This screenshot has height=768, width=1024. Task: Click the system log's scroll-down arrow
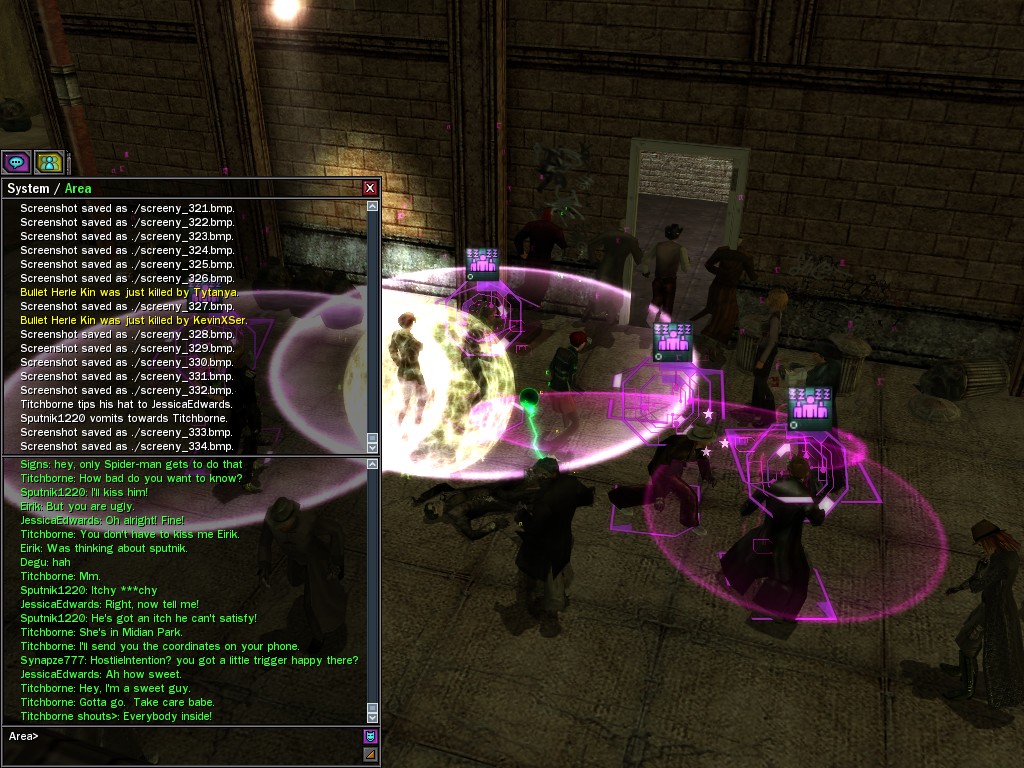click(x=373, y=447)
